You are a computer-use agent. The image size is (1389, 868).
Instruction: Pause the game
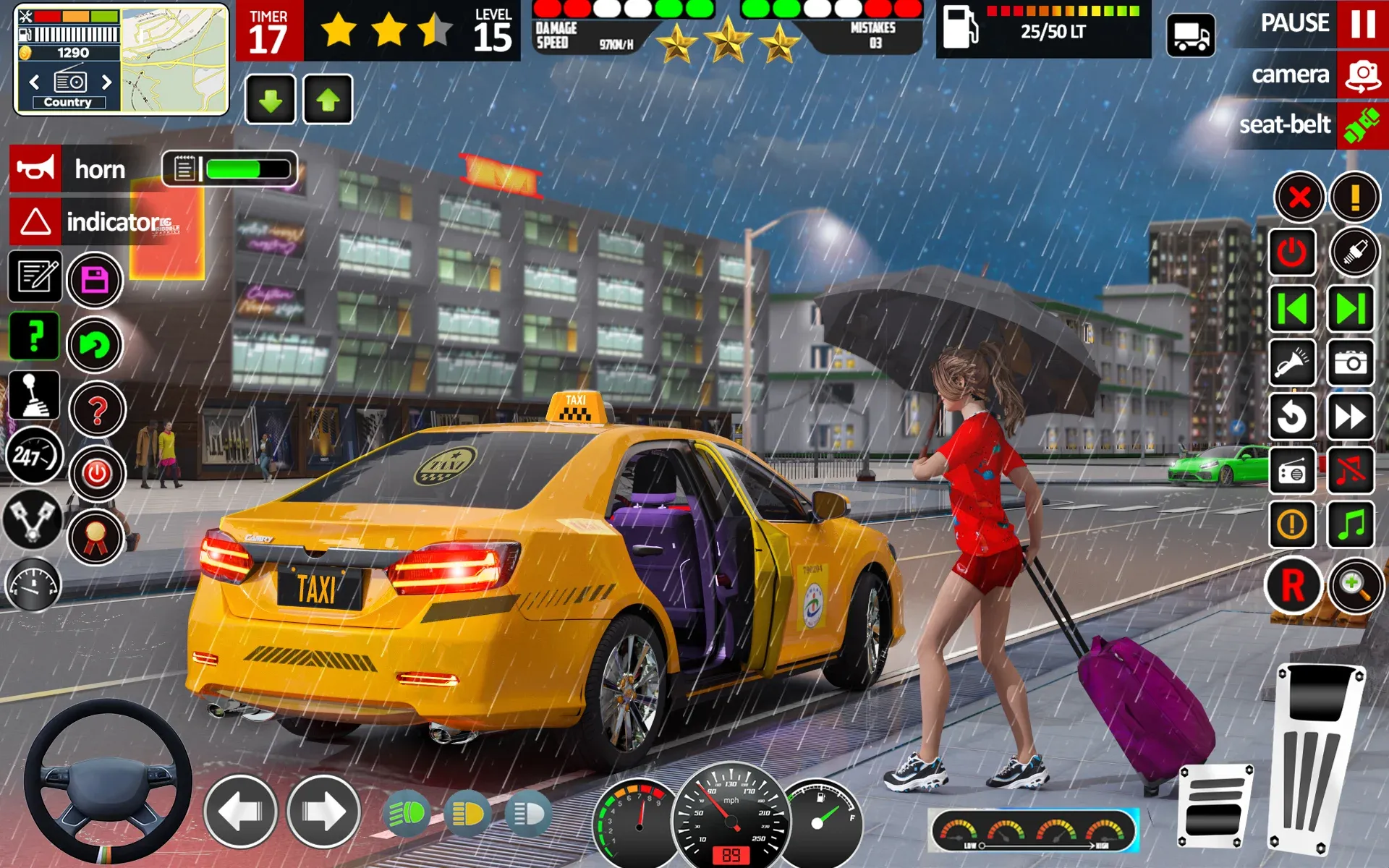pos(1362,23)
